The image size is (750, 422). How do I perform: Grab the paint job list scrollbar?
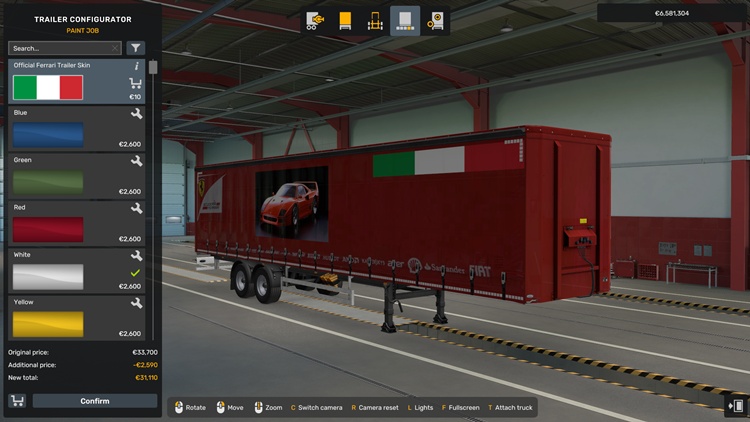153,68
